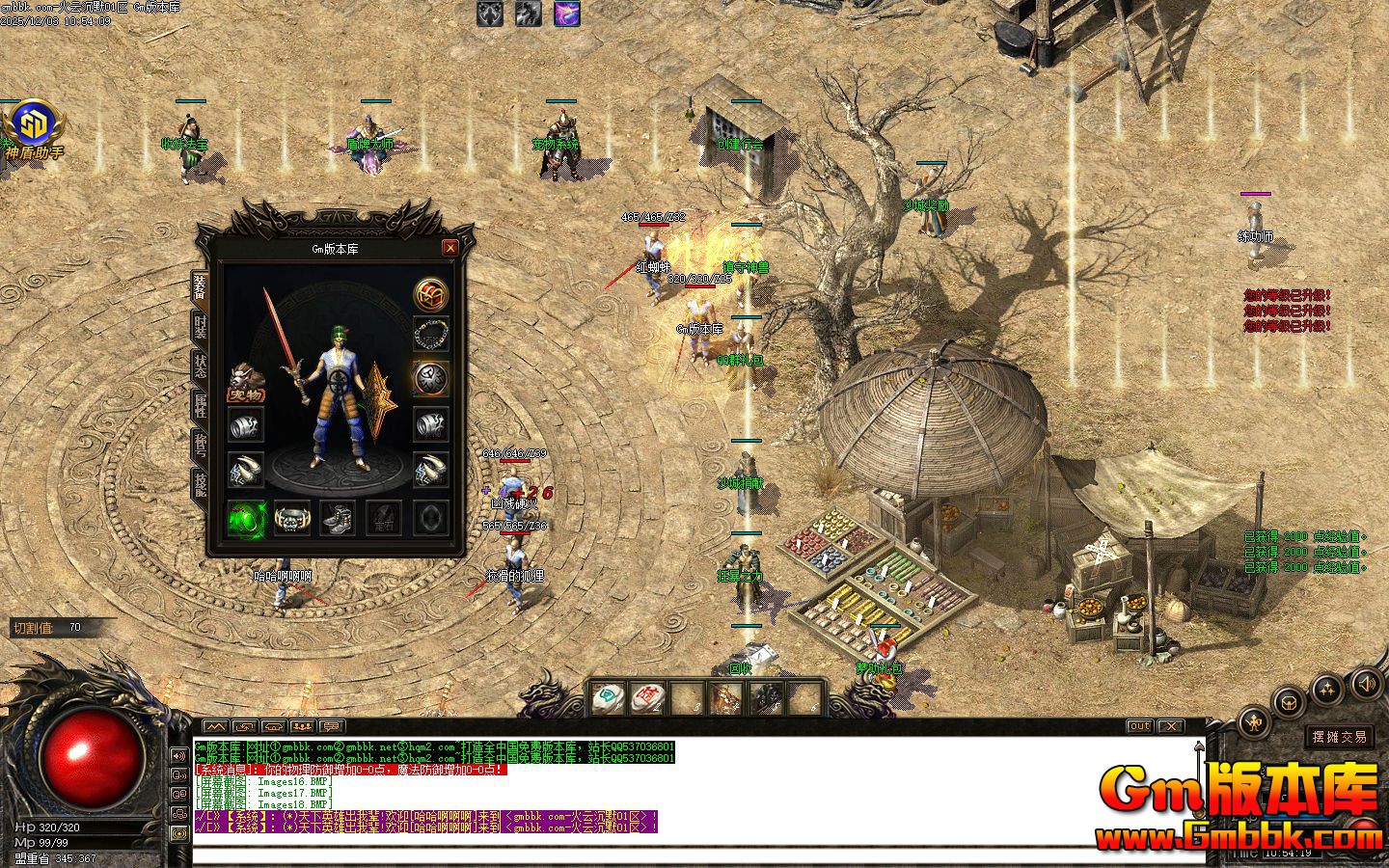Open the 宠物 pet icon
Image resolution: width=1389 pixels, height=868 pixels.
[x=245, y=382]
